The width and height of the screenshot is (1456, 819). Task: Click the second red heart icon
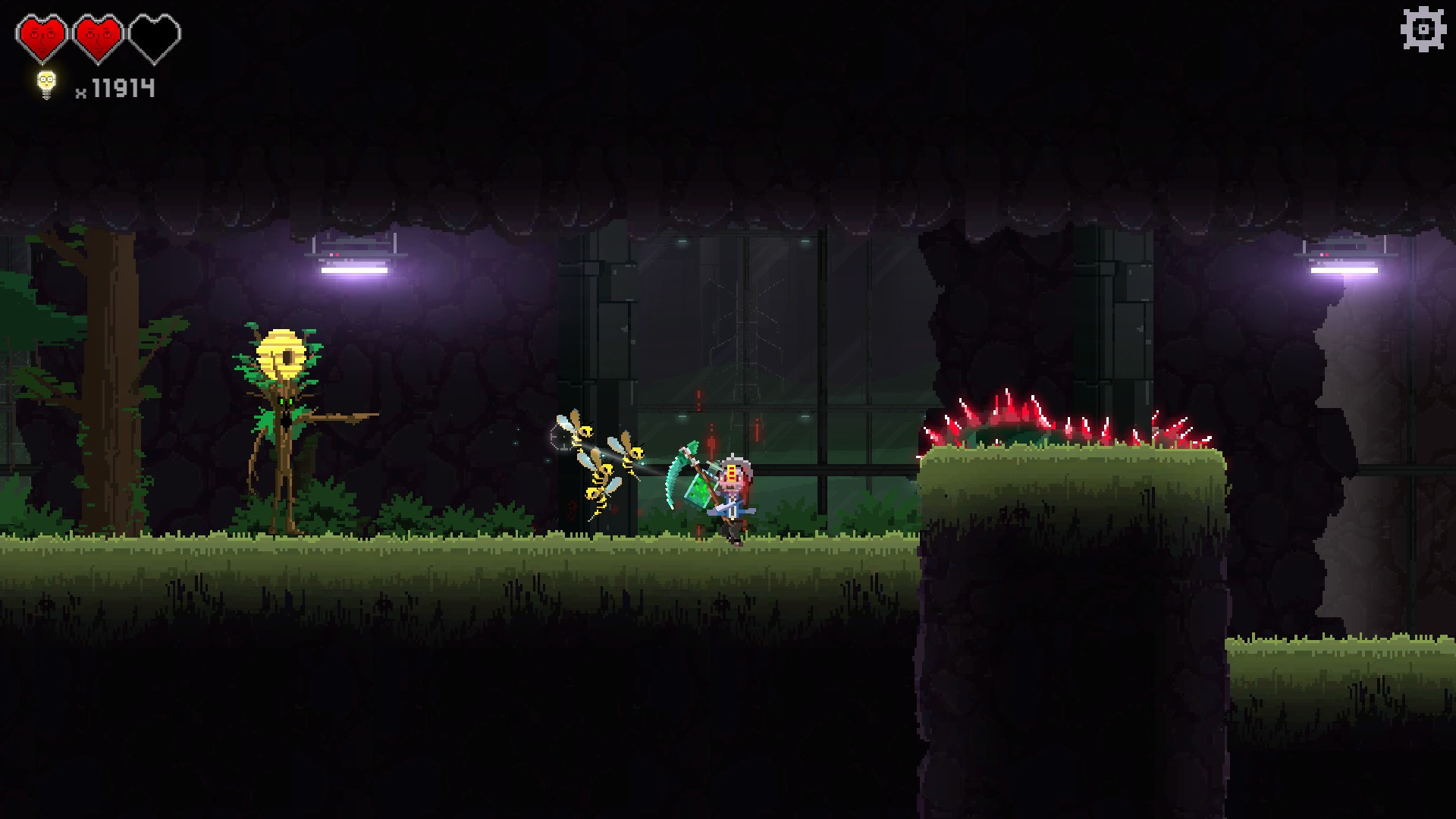pyautogui.click(x=99, y=33)
